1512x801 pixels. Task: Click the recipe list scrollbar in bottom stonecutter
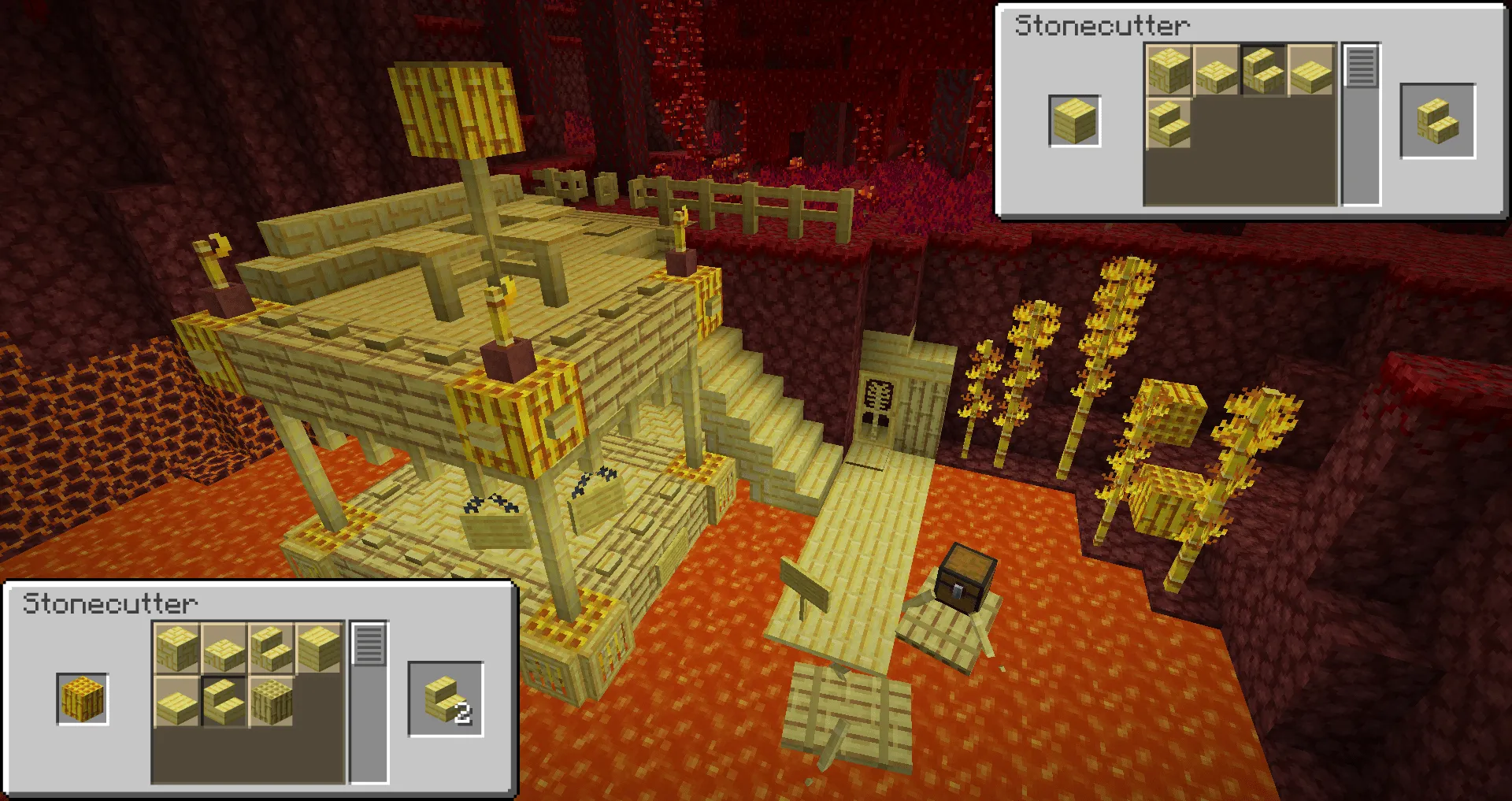369,644
